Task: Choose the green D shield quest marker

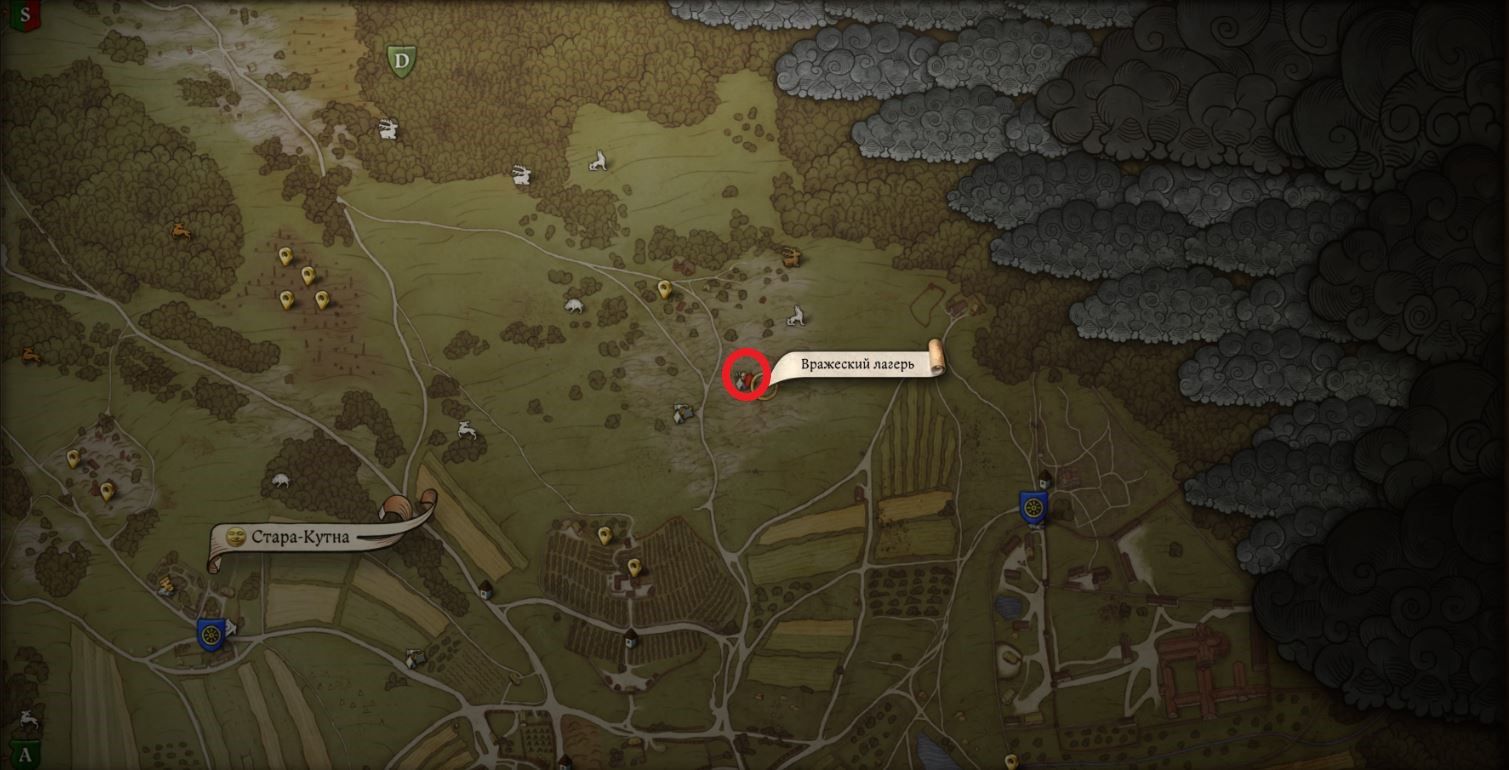Action: [x=401, y=61]
